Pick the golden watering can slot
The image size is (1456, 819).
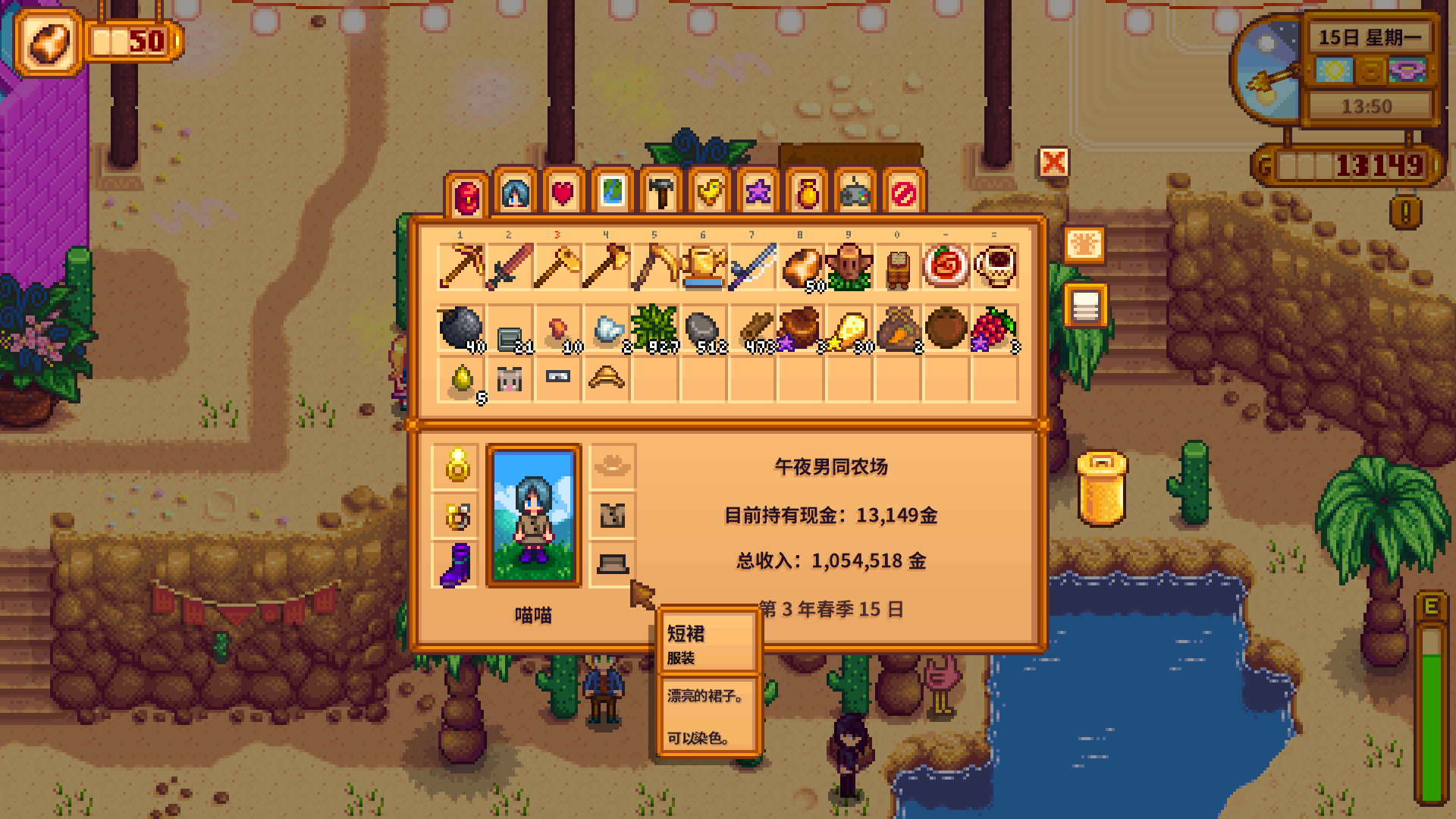704,267
